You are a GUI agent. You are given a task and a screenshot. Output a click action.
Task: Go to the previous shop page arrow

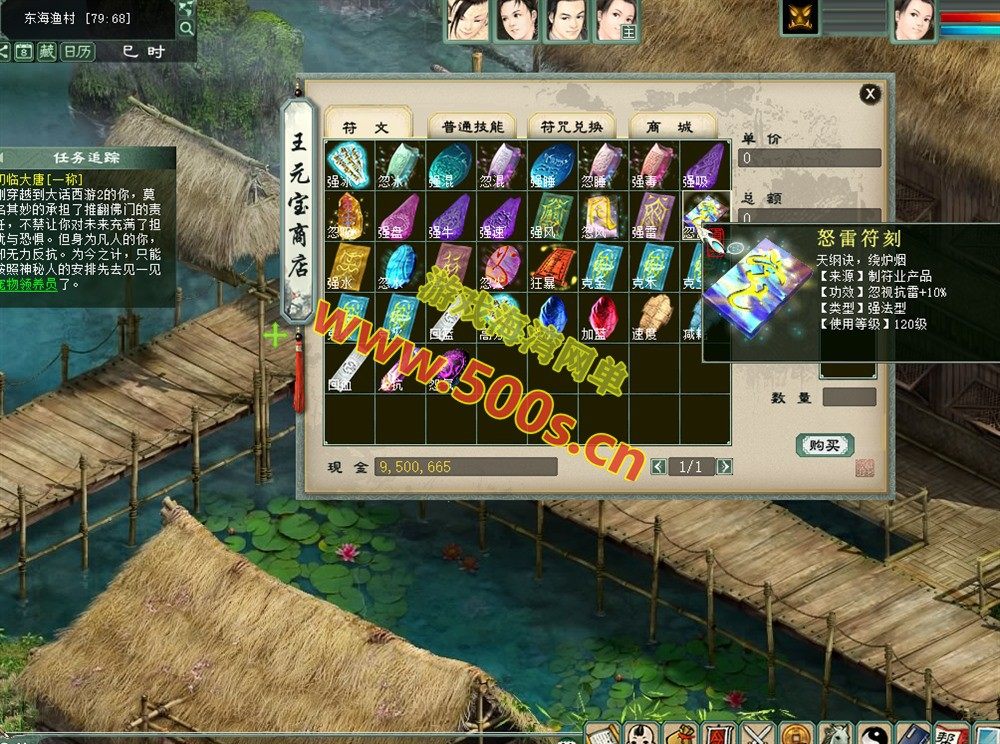tap(658, 467)
